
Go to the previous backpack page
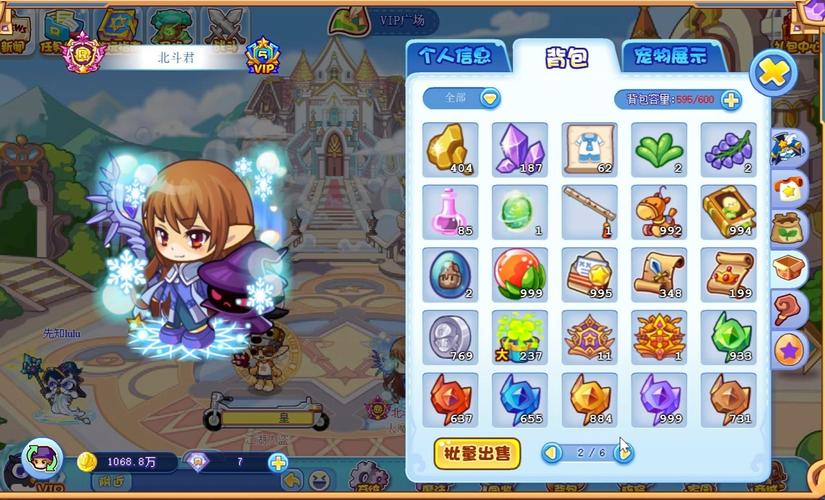552,453
